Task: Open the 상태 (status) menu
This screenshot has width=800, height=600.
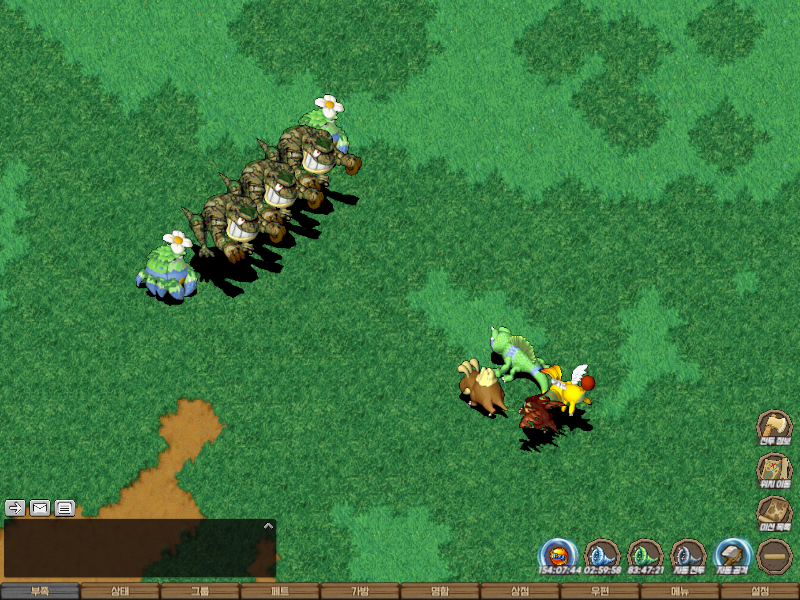Action: (120, 591)
